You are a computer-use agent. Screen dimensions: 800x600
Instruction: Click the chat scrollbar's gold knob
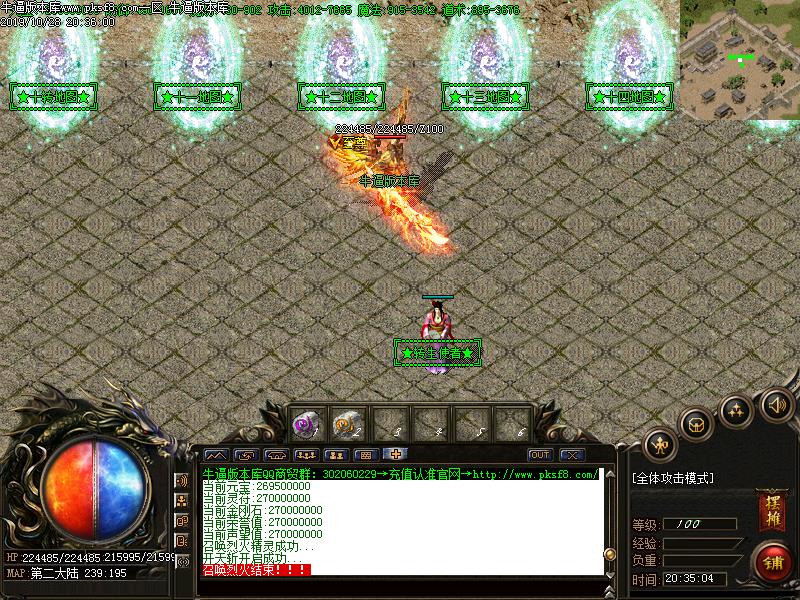(x=609, y=553)
